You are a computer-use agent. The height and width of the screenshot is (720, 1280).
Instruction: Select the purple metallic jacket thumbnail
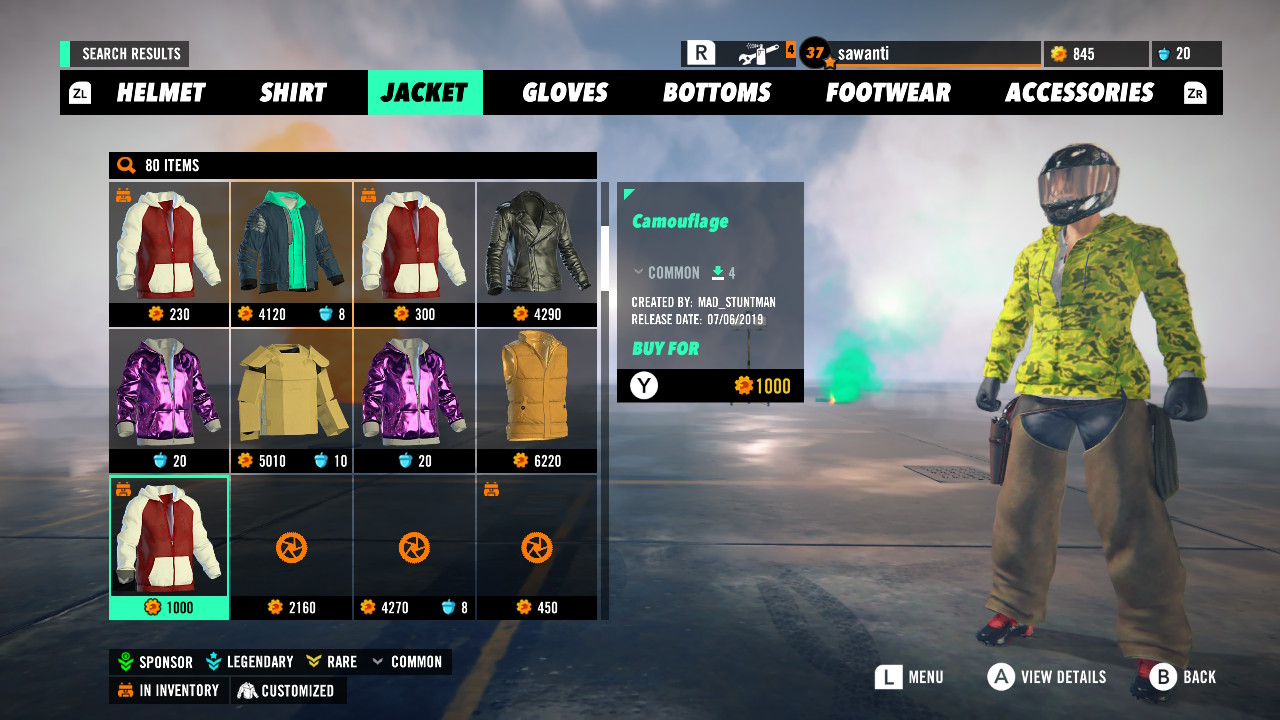tap(169, 390)
